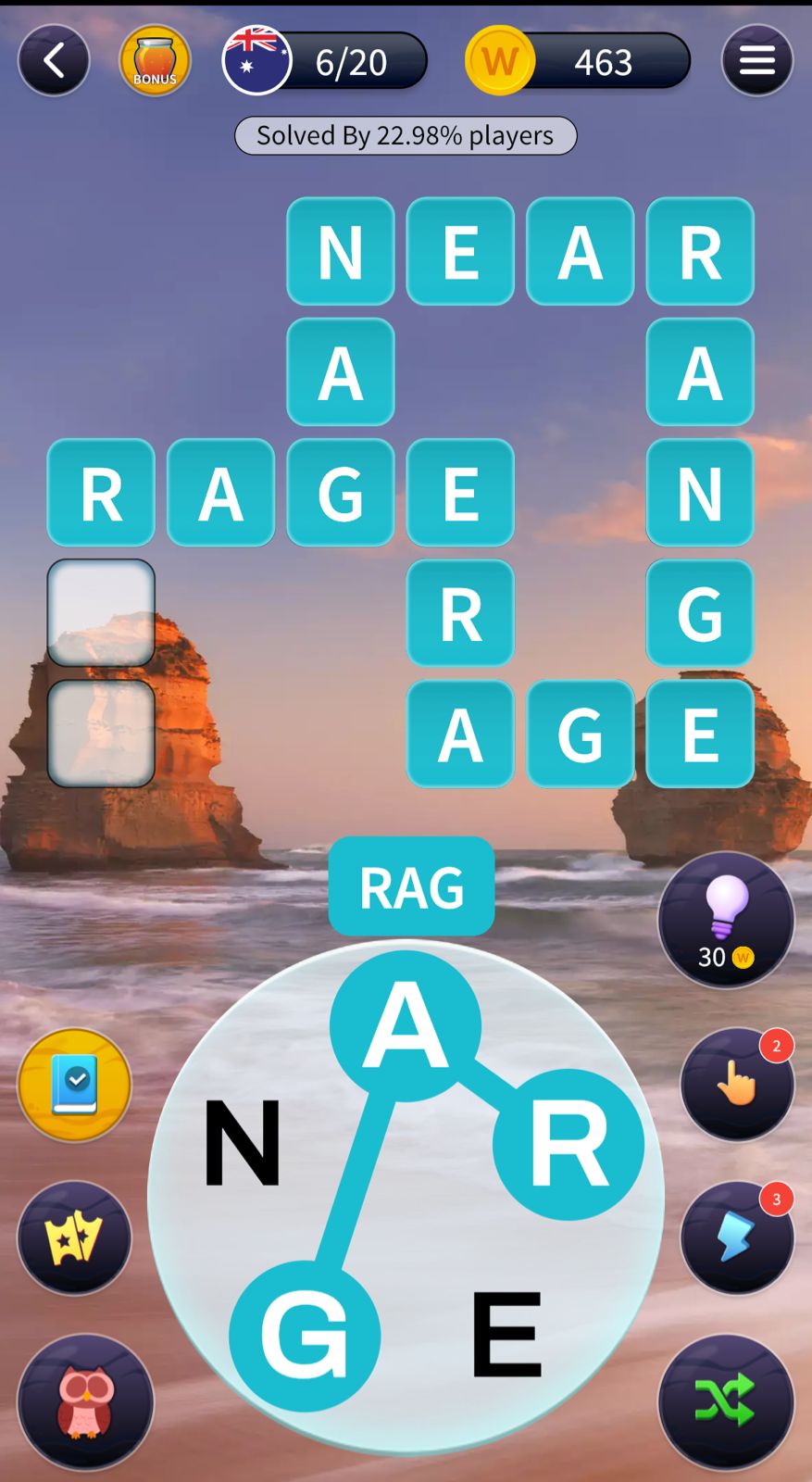Open the blue book dictionary button

coord(74,1085)
